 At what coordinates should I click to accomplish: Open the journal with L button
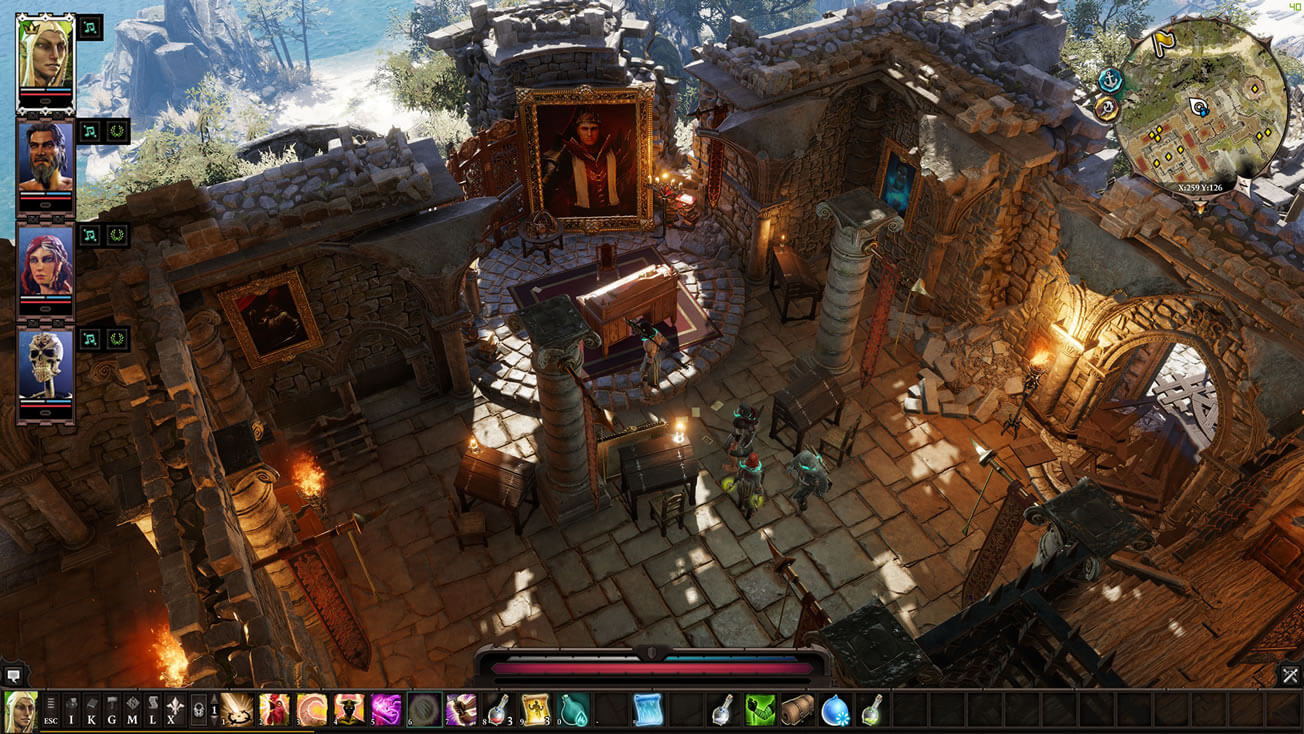[153, 710]
